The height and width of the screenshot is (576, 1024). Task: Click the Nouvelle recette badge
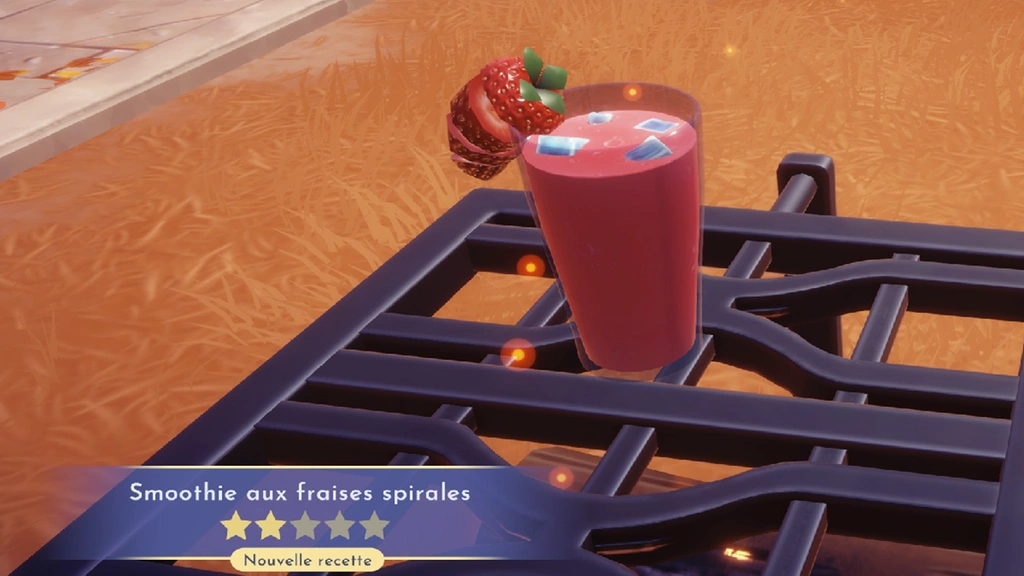(x=307, y=559)
